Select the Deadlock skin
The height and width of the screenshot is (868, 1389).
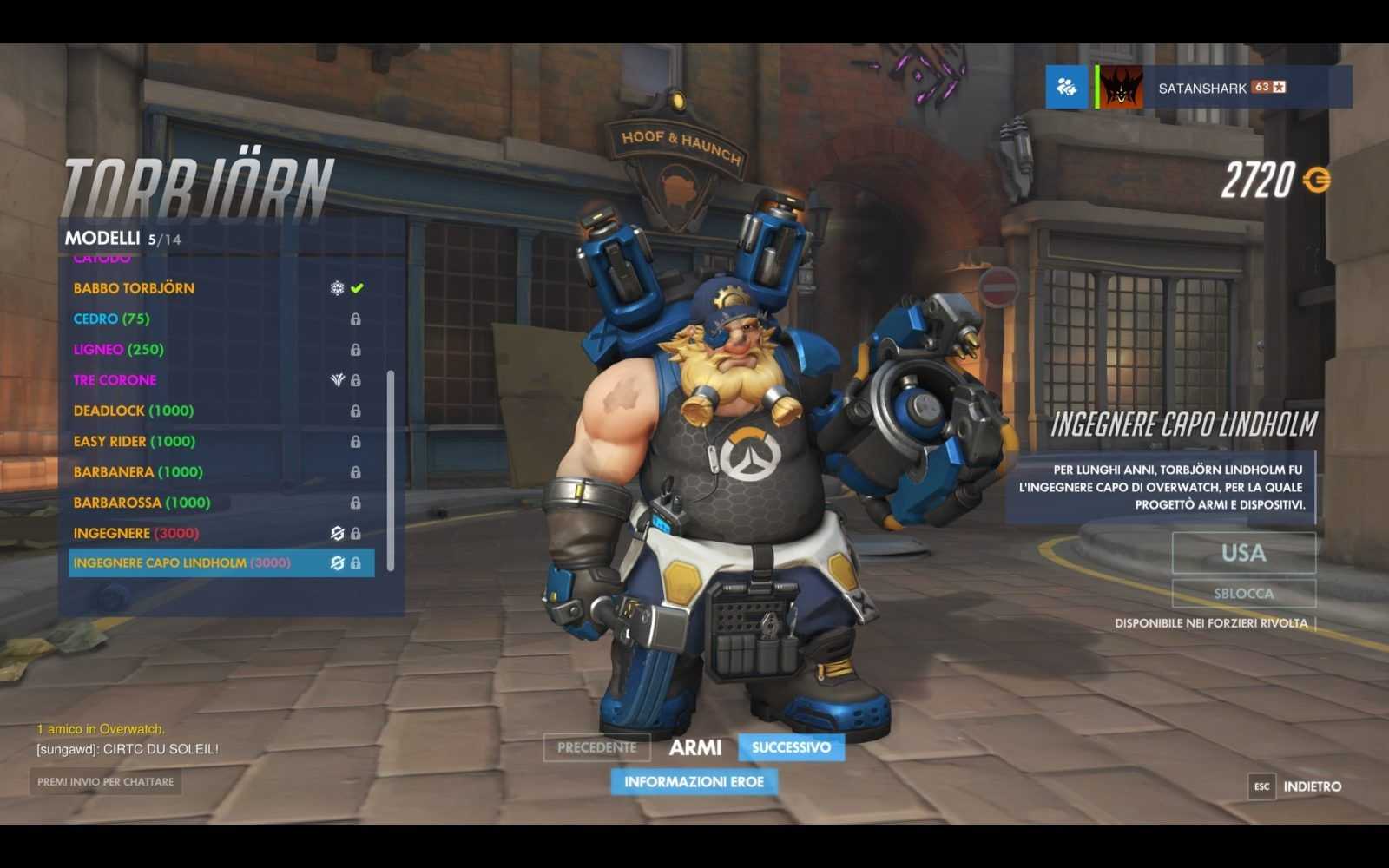coord(134,411)
